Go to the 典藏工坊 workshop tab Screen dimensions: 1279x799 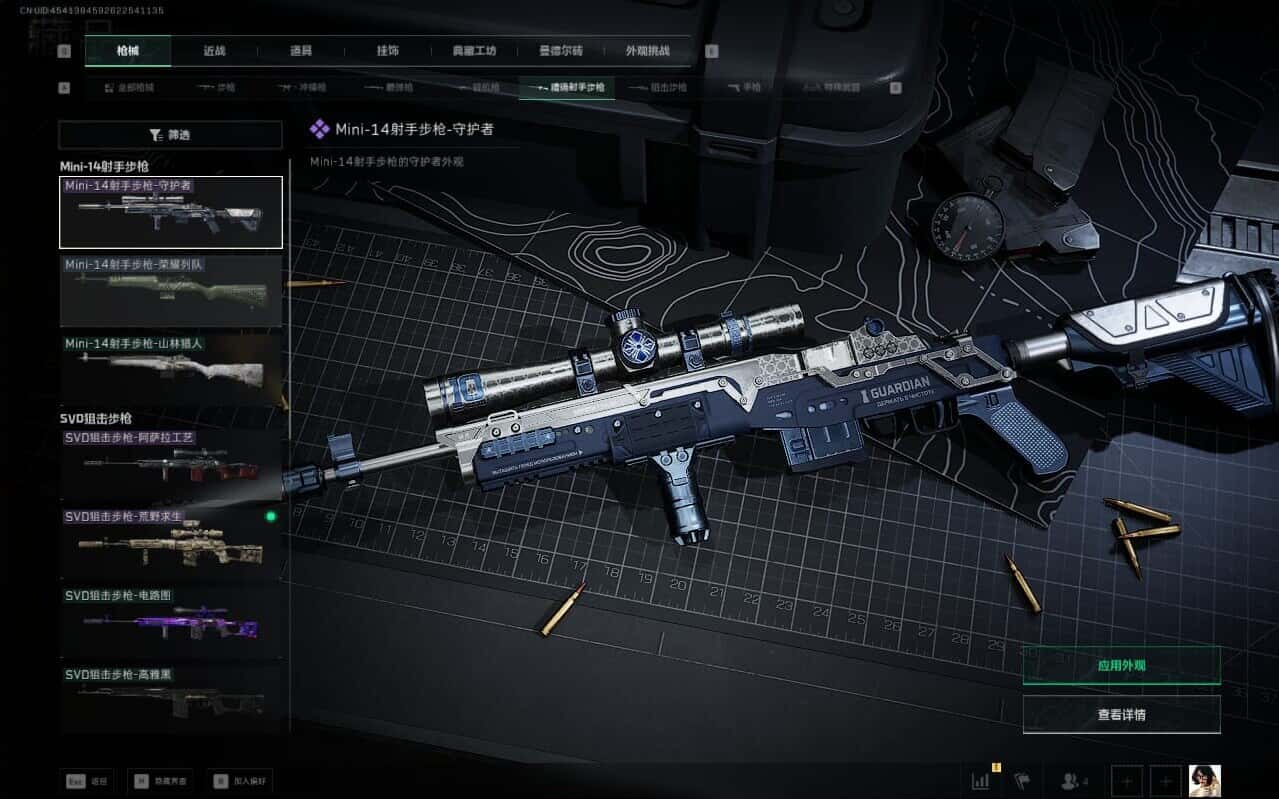(x=474, y=51)
